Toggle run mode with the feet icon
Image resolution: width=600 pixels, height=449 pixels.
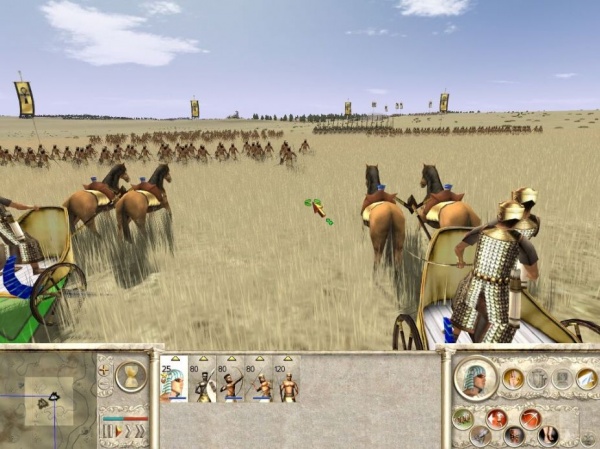[548, 434]
